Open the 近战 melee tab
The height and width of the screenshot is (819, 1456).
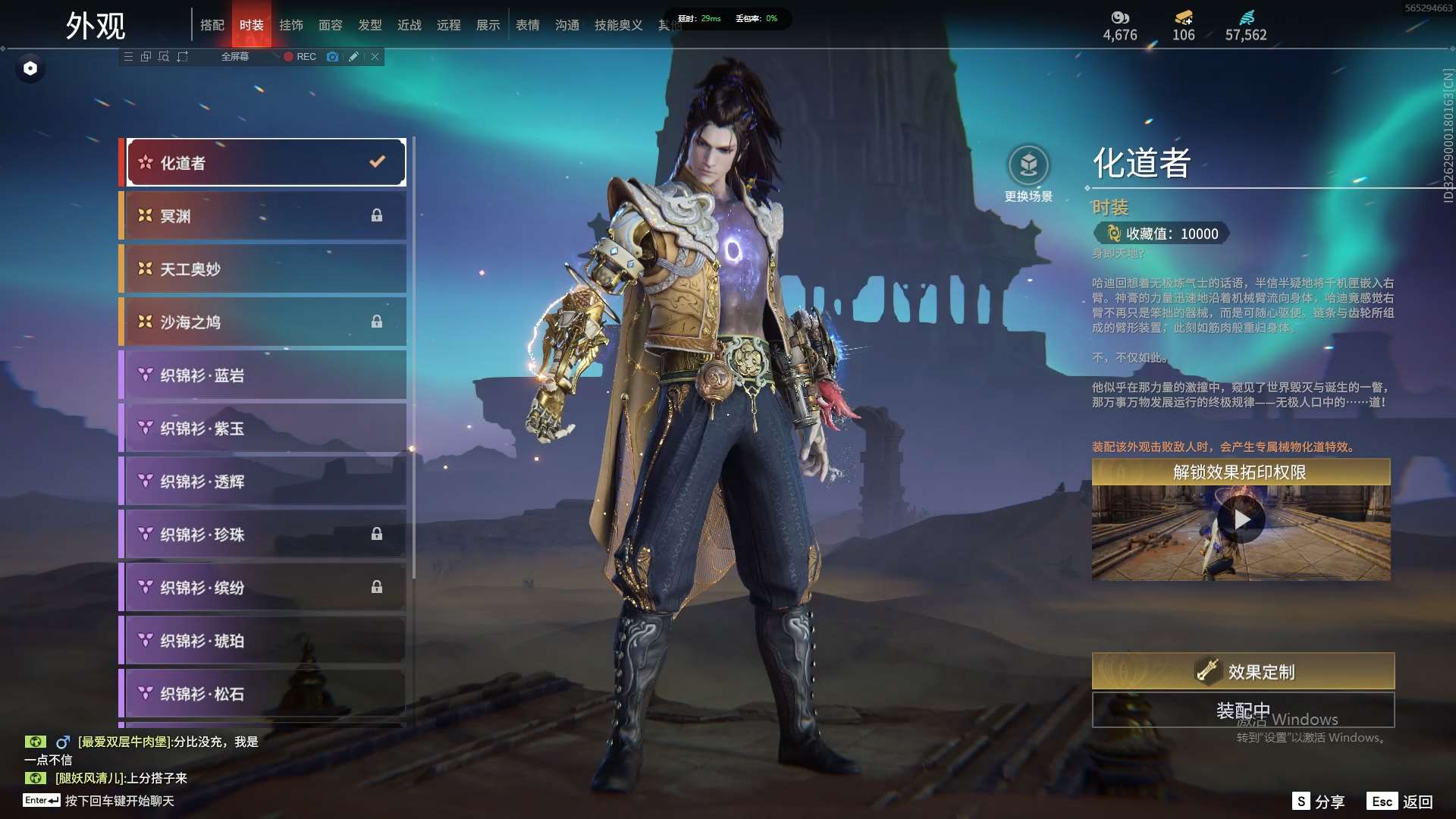[409, 25]
